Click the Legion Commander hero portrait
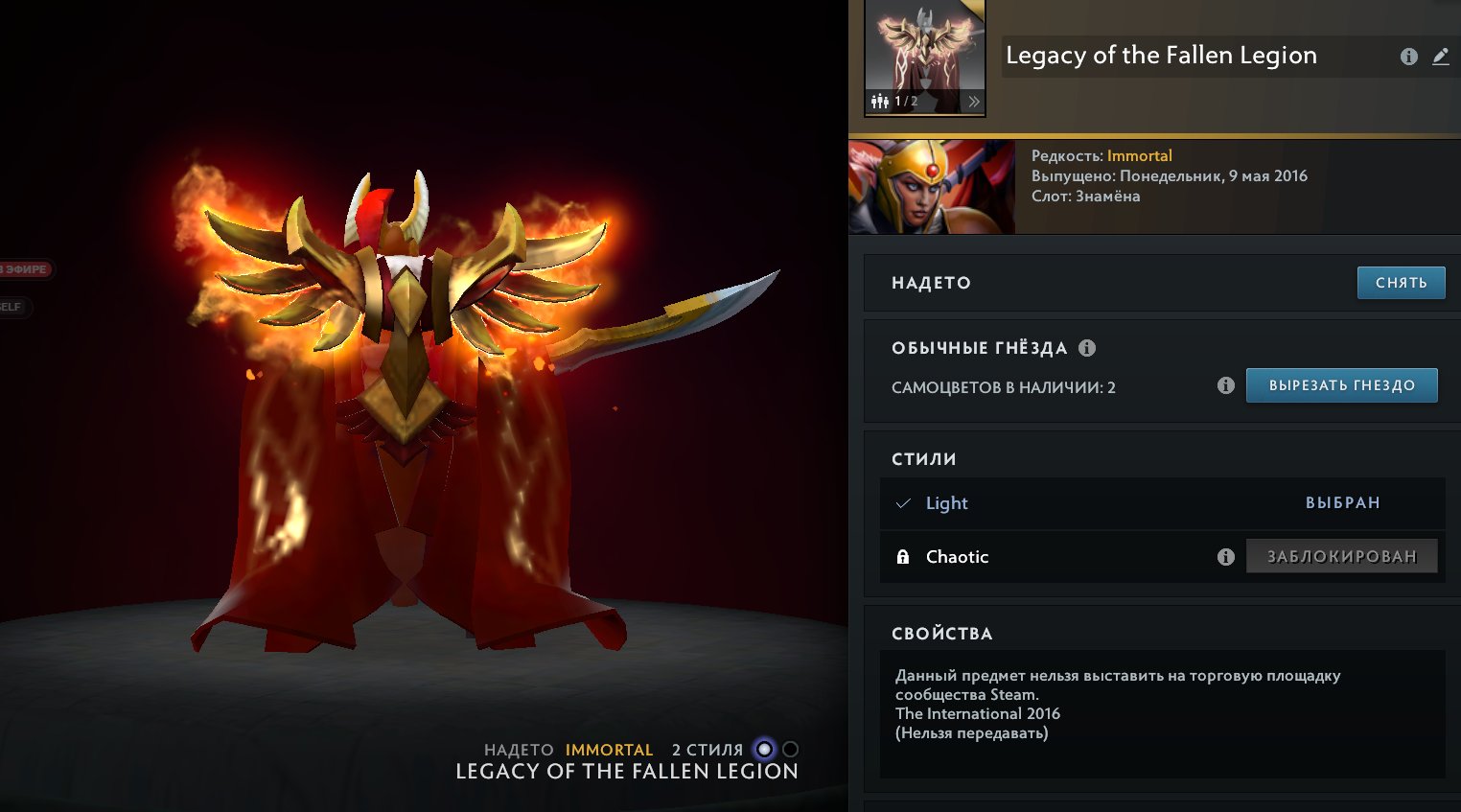Image resolution: width=1461 pixels, height=812 pixels. click(931, 185)
